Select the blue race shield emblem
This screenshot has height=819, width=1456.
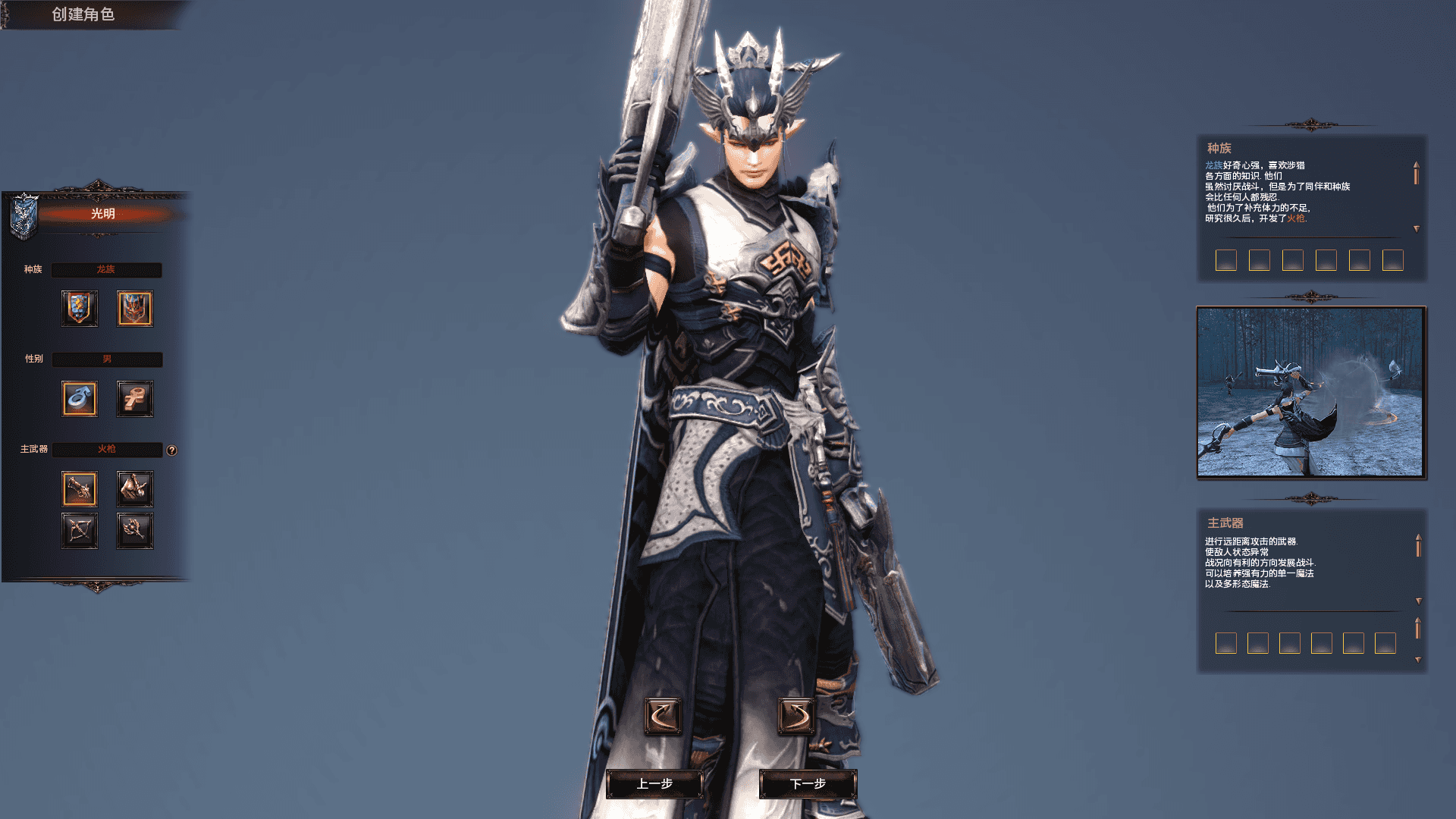79,308
